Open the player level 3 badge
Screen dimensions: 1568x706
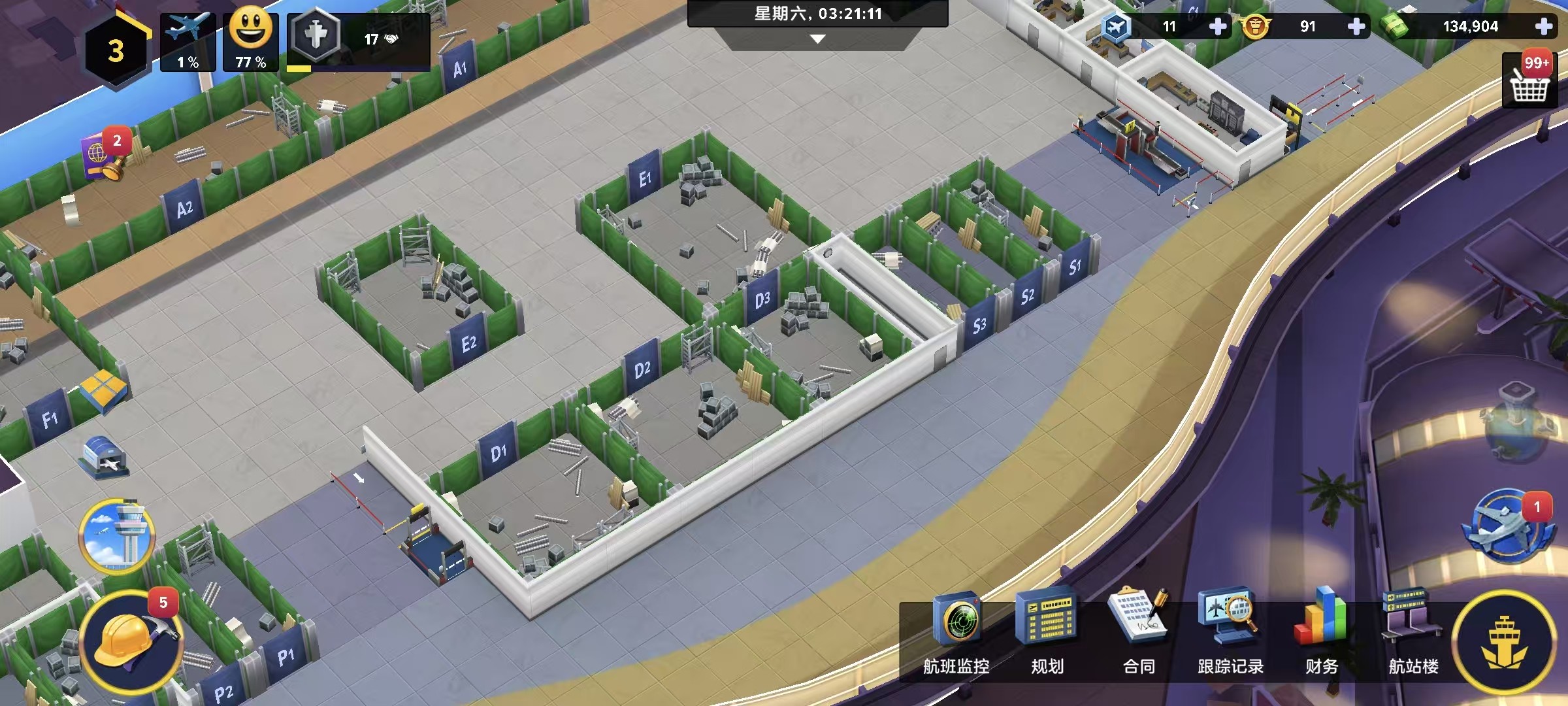point(116,50)
